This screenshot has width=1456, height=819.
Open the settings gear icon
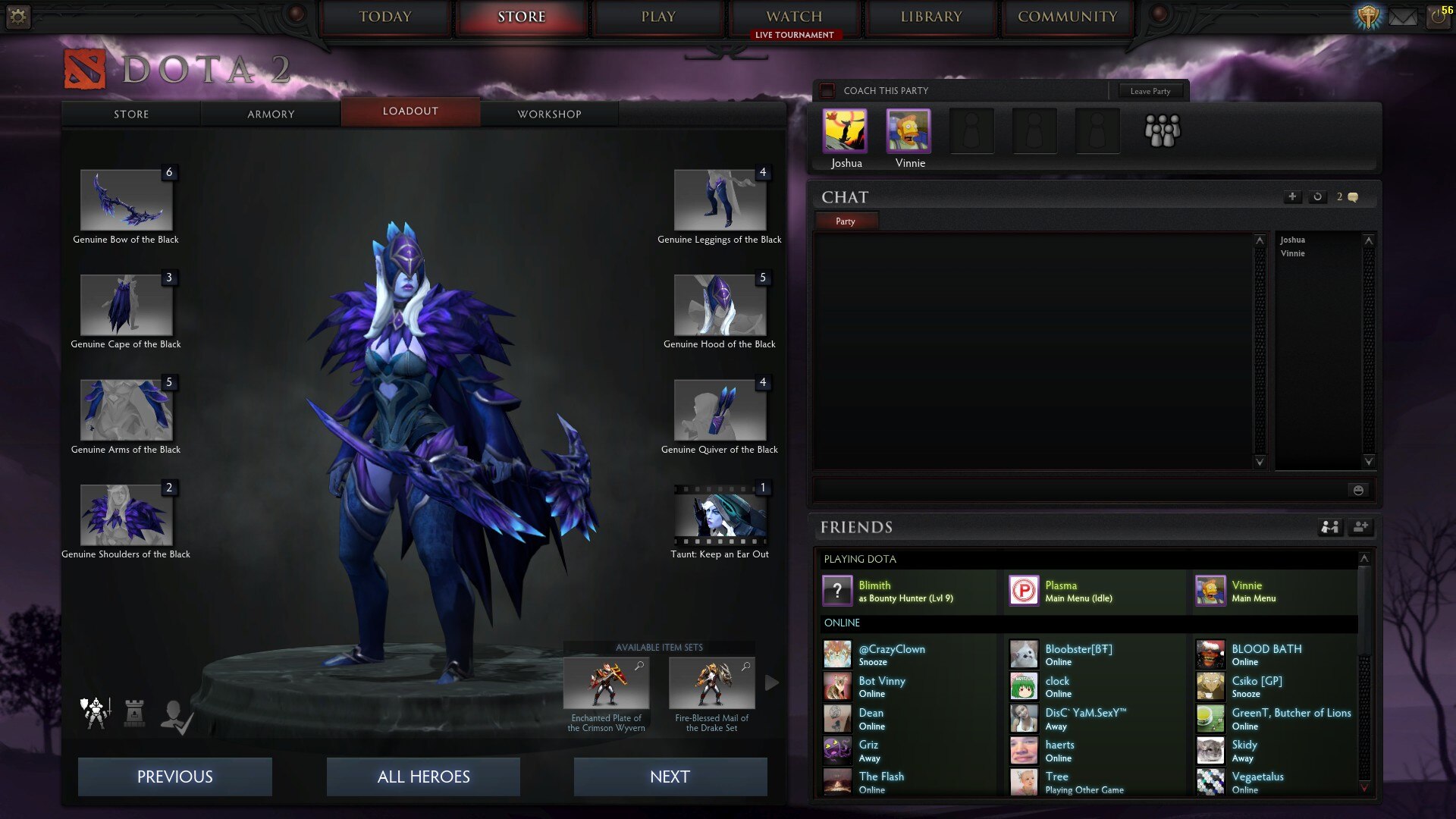coord(18,17)
